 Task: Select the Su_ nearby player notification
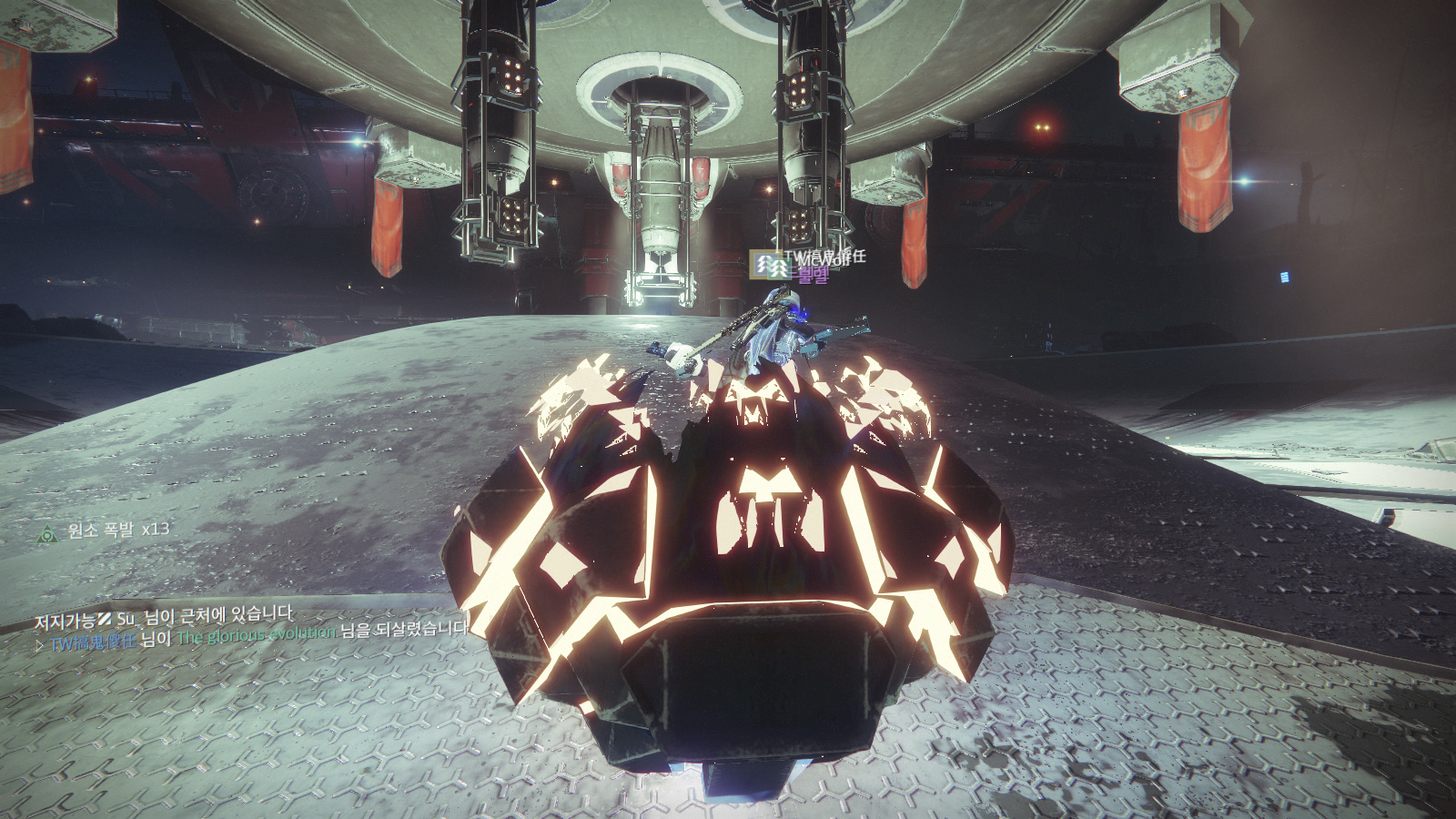coord(164,619)
